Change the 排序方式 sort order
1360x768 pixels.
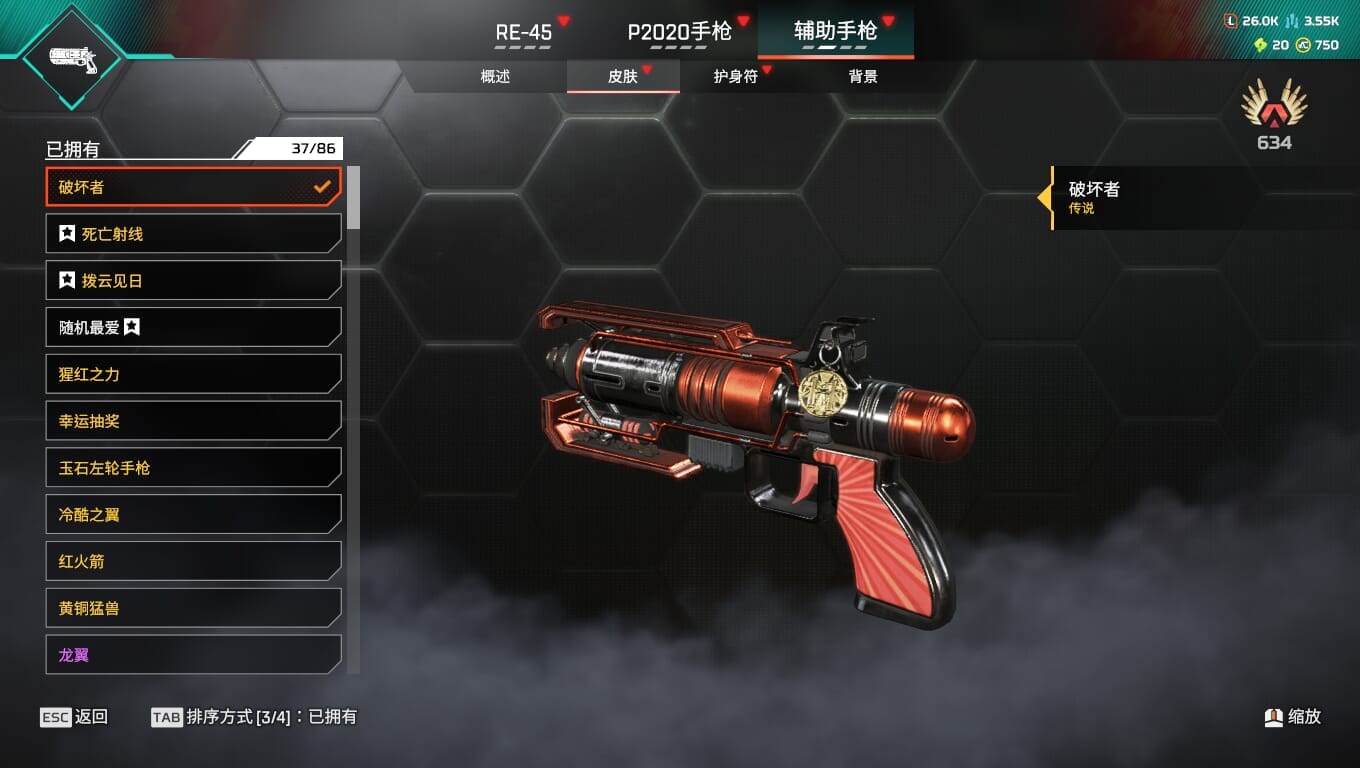tap(254, 717)
